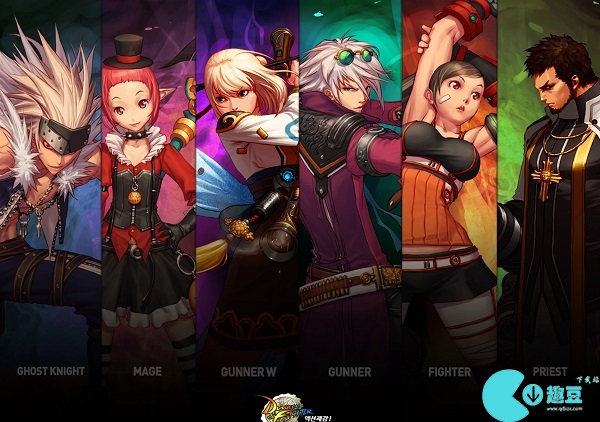600x422 pixels.
Task: Select the purple-coated Gunner panel
Action: tap(349, 200)
